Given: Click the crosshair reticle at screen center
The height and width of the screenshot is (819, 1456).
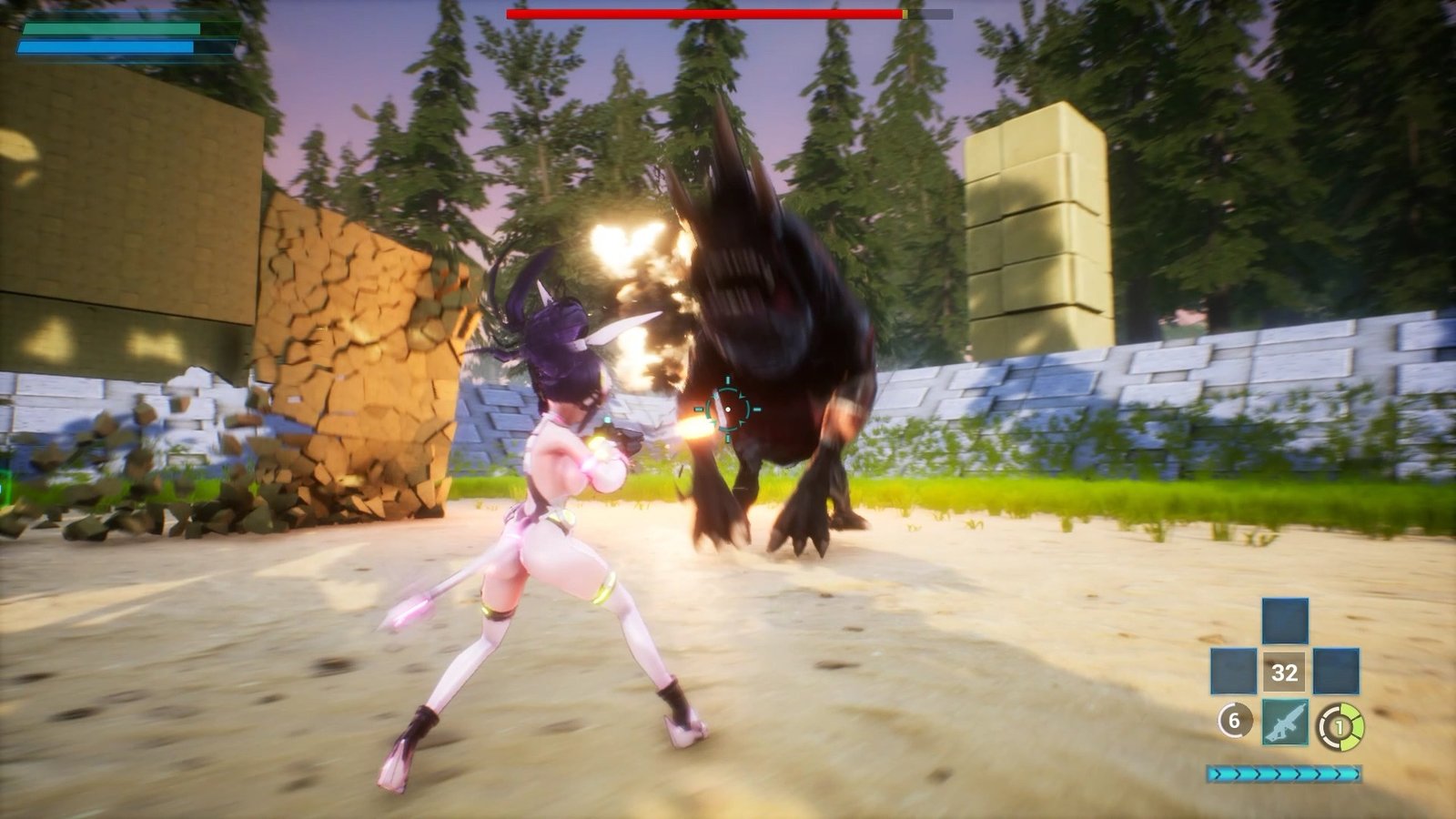Looking at the screenshot, I should point(728,409).
